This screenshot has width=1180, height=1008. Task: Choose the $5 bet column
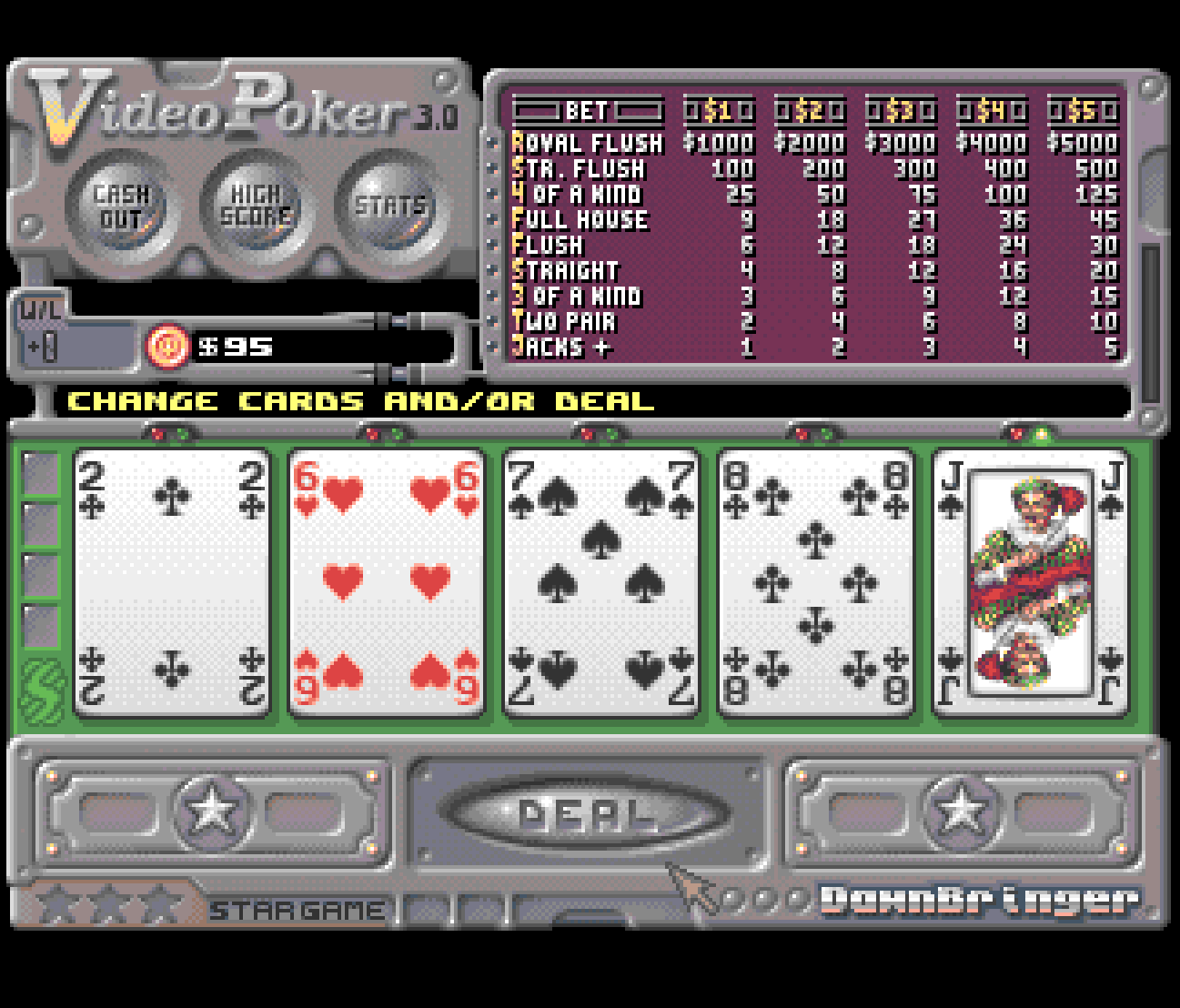coord(1083,111)
